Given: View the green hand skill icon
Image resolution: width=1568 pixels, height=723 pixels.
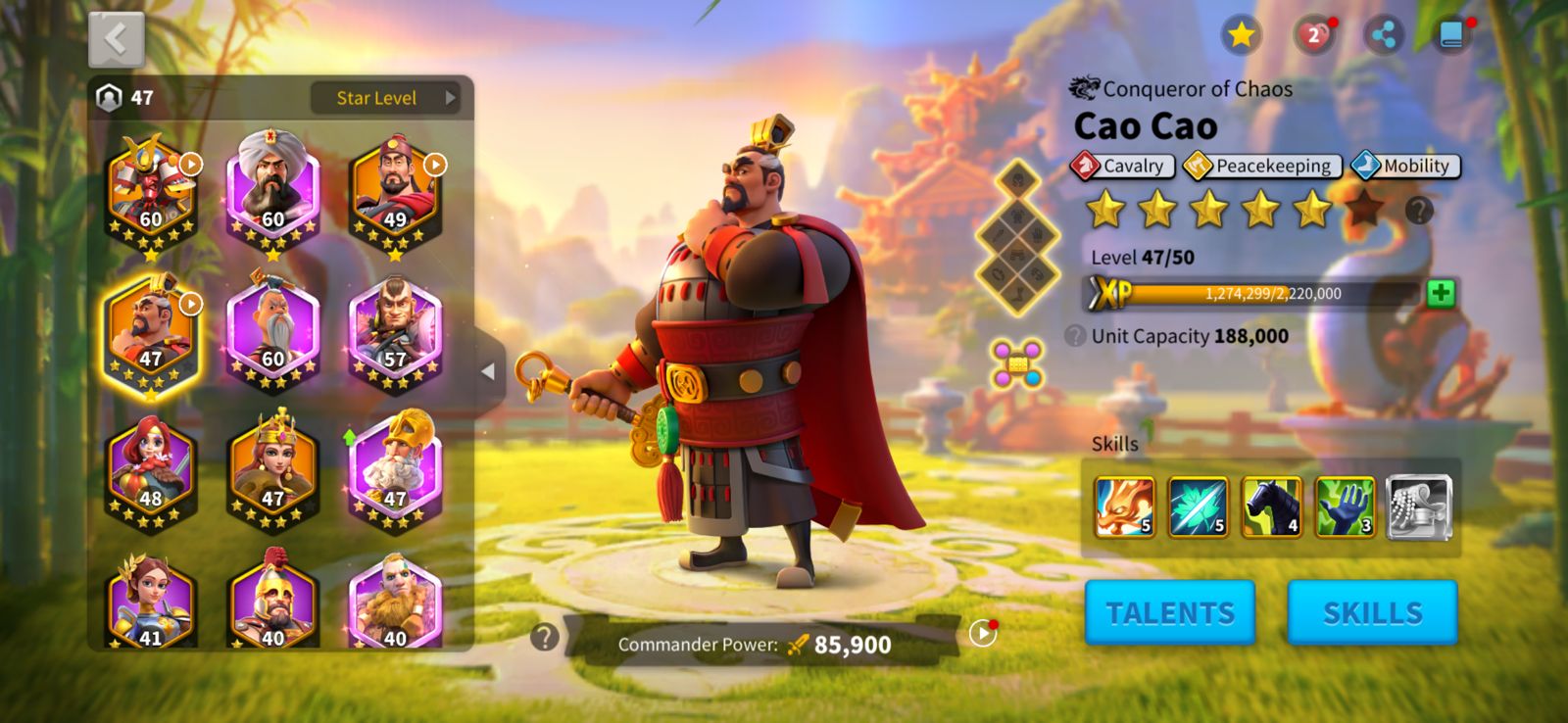Looking at the screenshot, I should 1345,506.
